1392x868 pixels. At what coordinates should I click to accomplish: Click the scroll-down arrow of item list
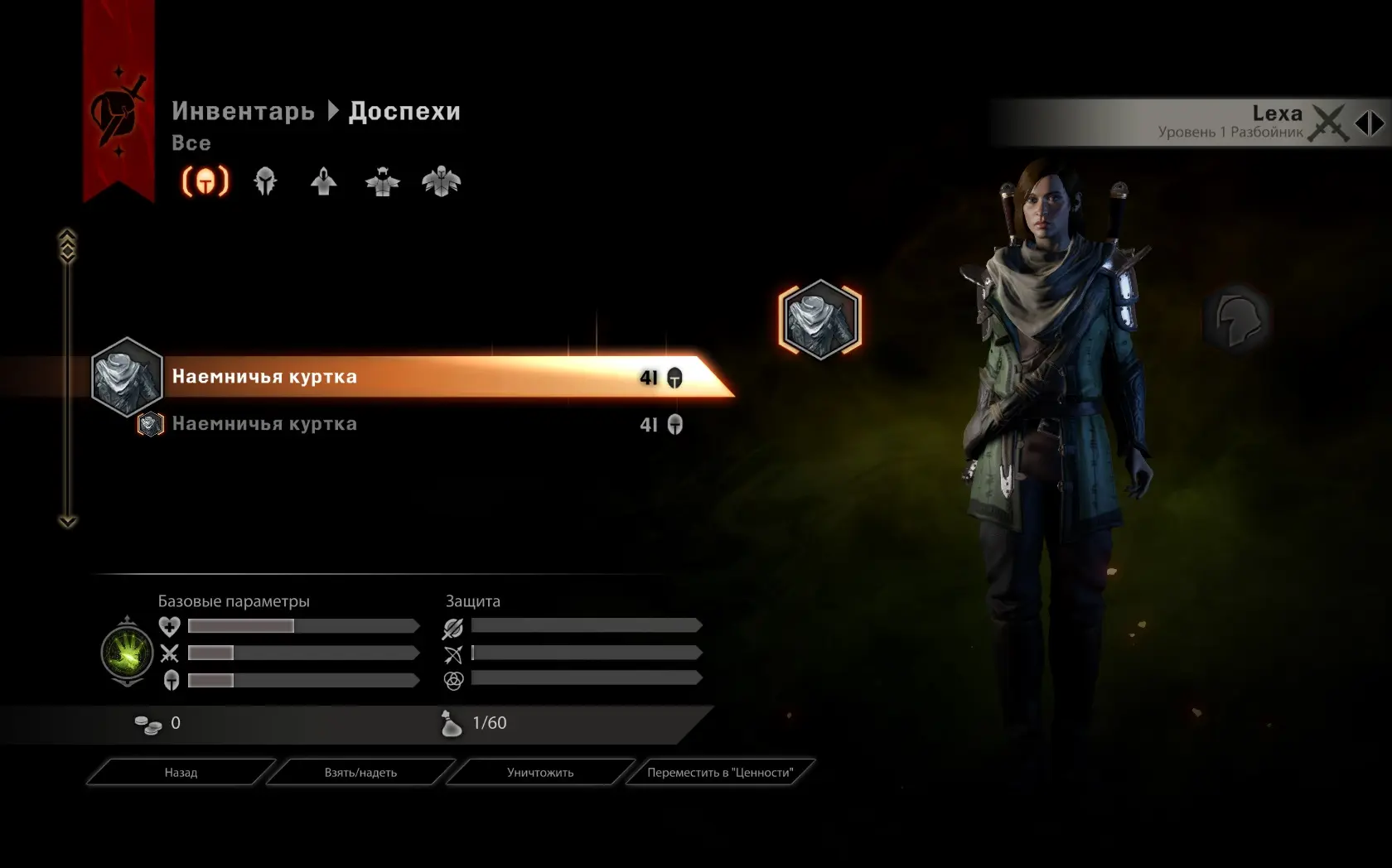coord(68,521)
